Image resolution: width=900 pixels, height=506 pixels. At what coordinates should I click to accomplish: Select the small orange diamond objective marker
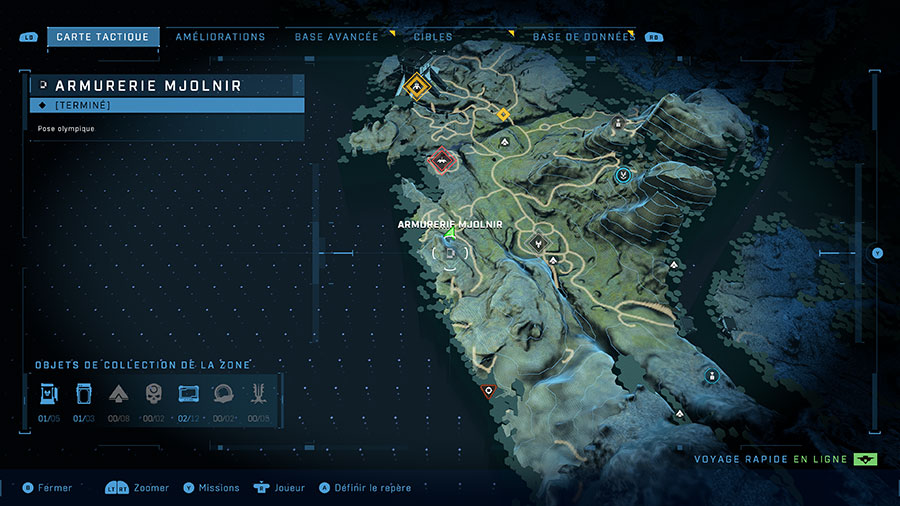tap(503, 115)
